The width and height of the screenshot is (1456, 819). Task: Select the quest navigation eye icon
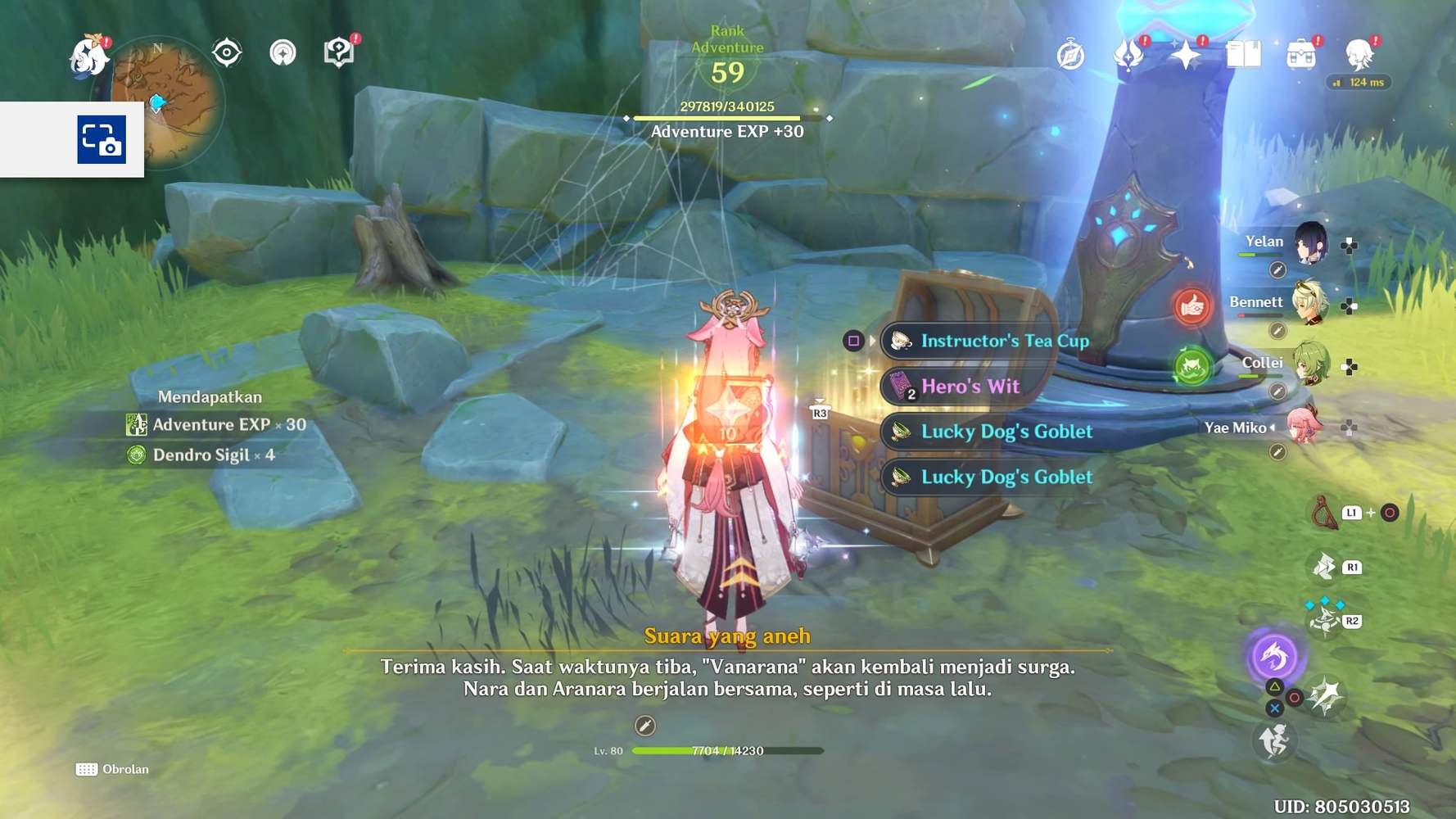224,52
